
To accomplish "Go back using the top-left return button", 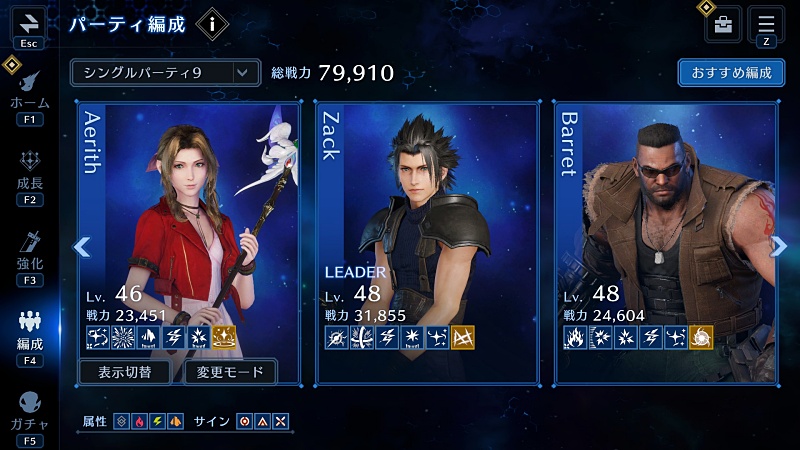I will click(28, 25).
